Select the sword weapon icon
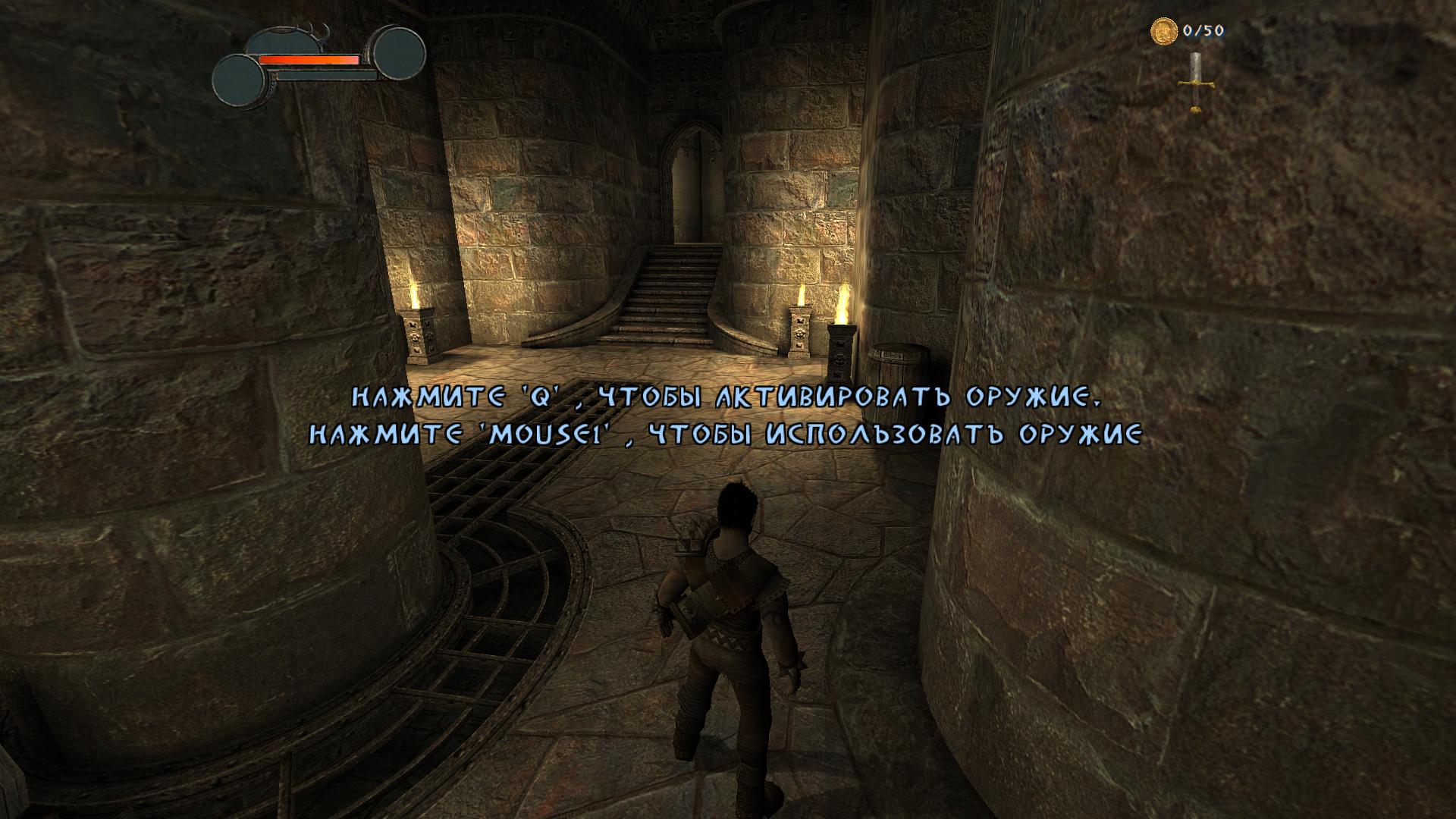 (1195, 83)
